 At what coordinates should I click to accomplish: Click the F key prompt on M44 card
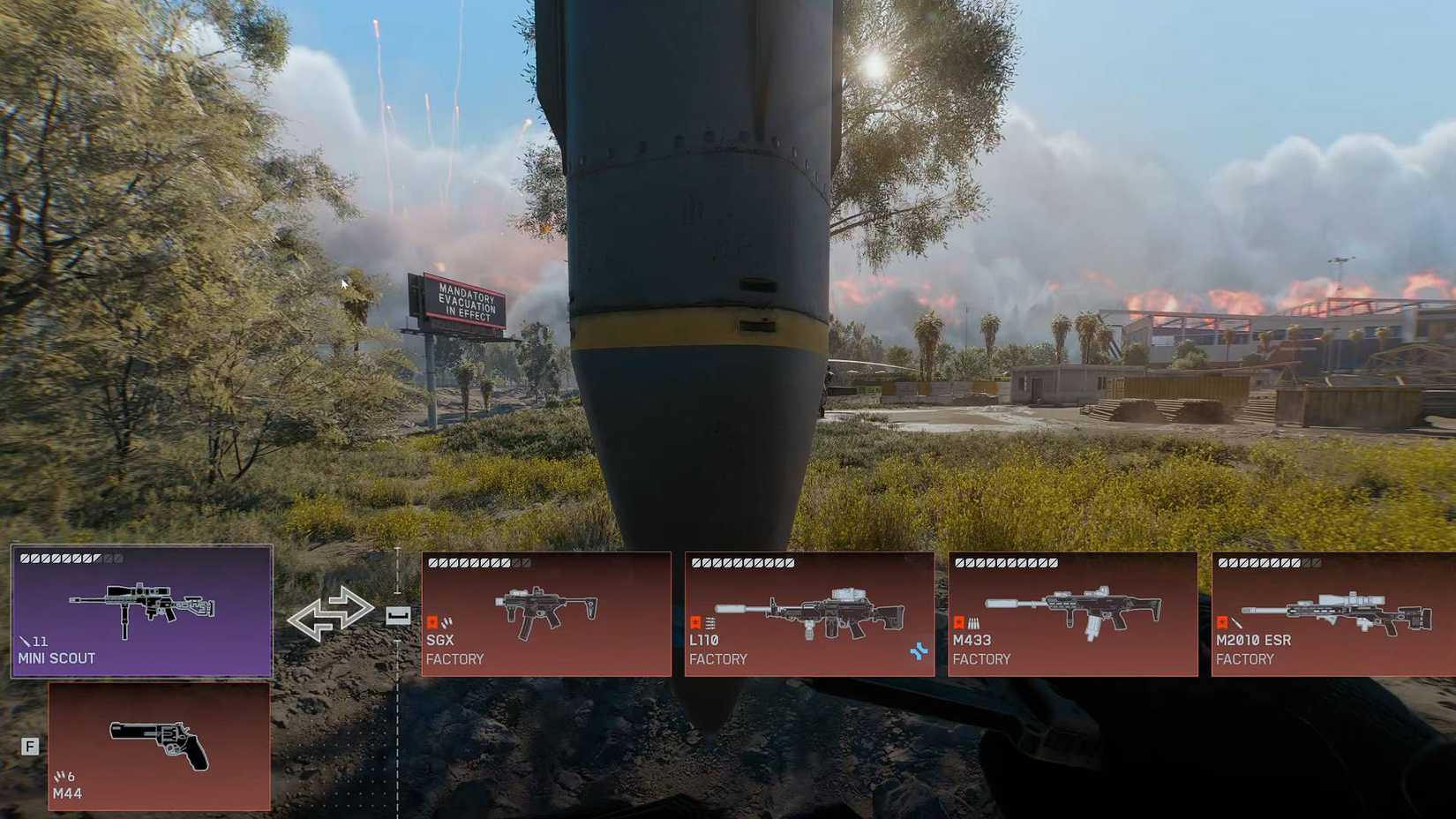pos(32,745)
